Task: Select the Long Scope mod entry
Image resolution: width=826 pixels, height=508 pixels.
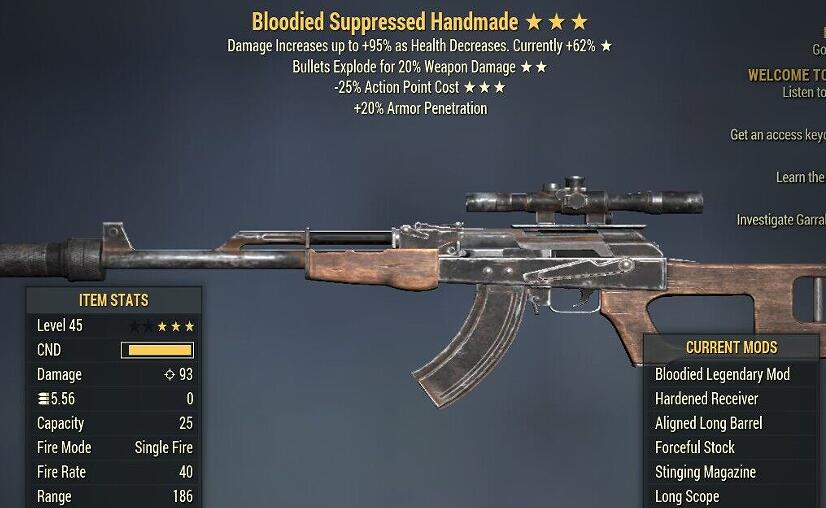Action: point(687,496)
